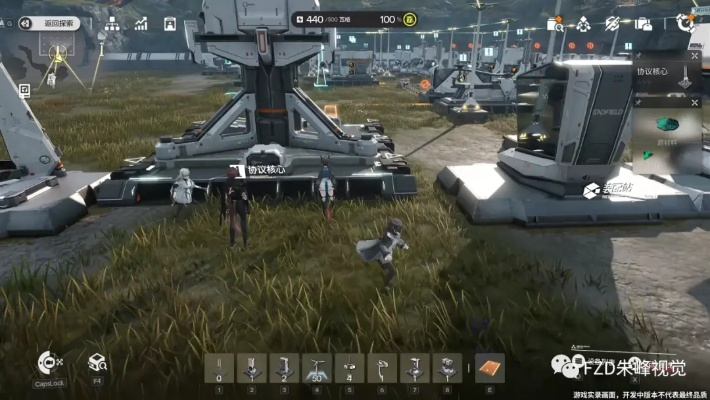Open the rising bar chart statistics icon

tap(141, 23)
